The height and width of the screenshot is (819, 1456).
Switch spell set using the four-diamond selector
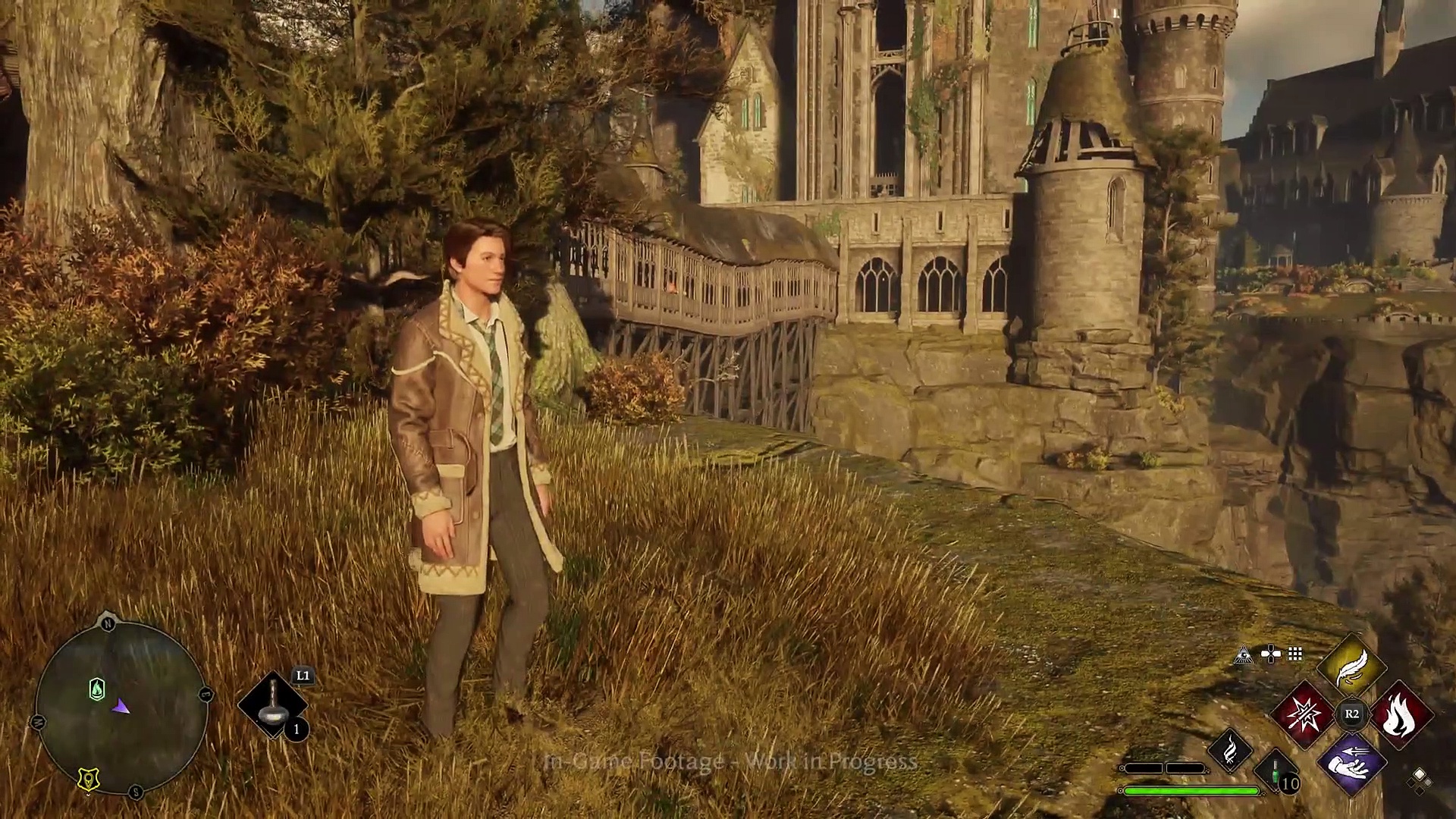coord(1419,779)
